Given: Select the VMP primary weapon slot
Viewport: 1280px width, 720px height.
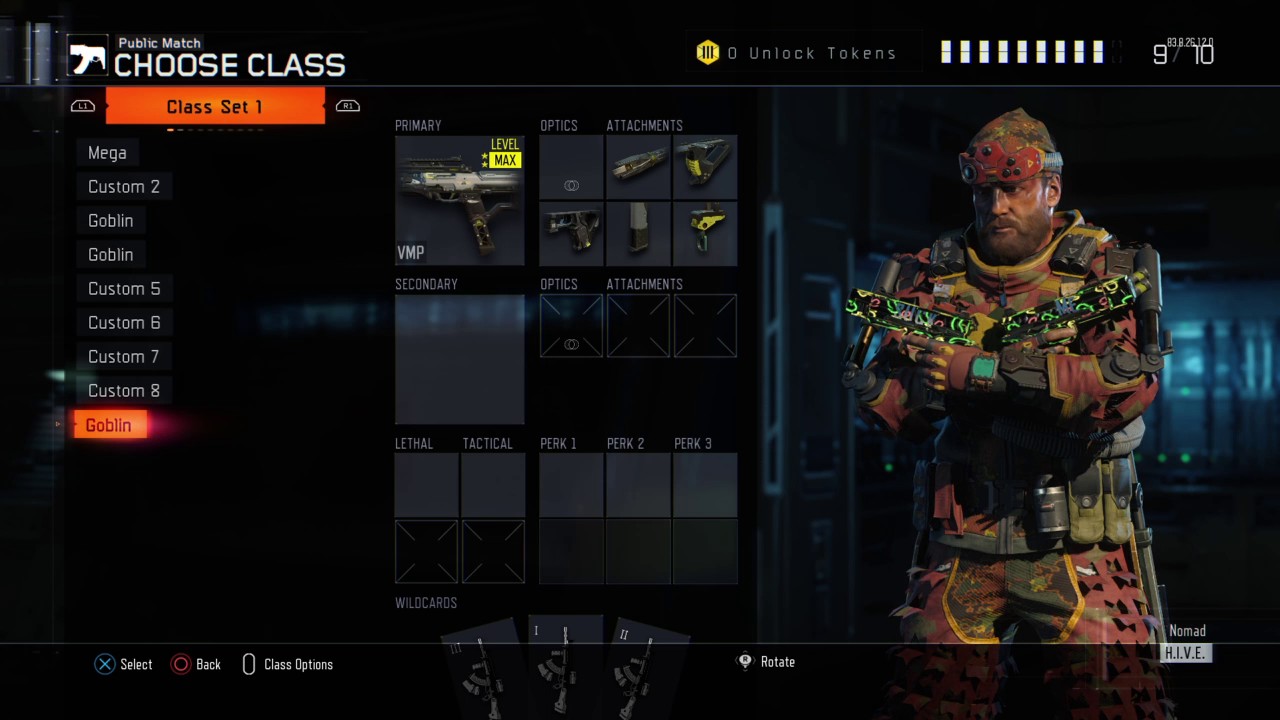Looking at the screenshot, I should [459, 200].
